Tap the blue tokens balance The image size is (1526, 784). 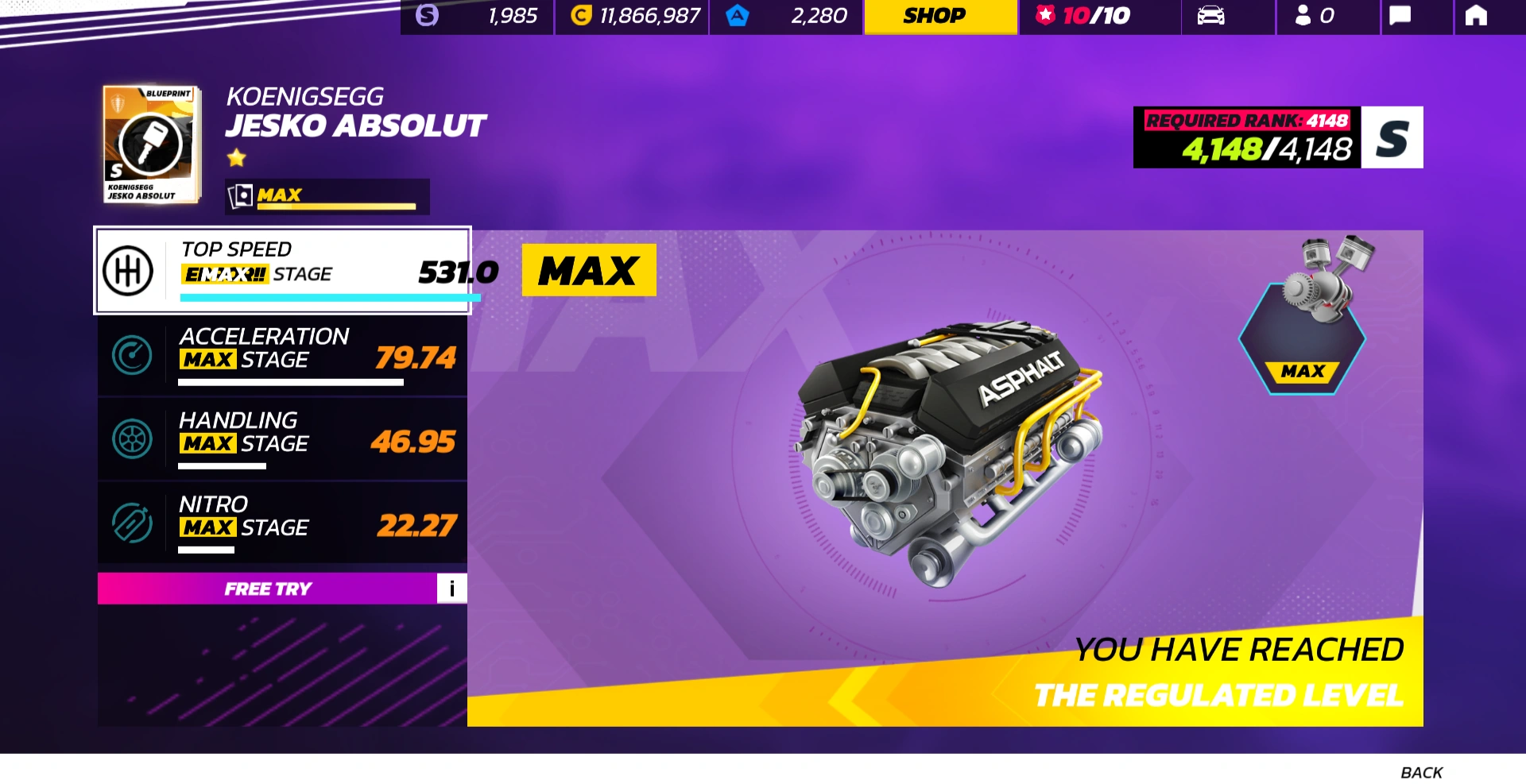[787, 16]
